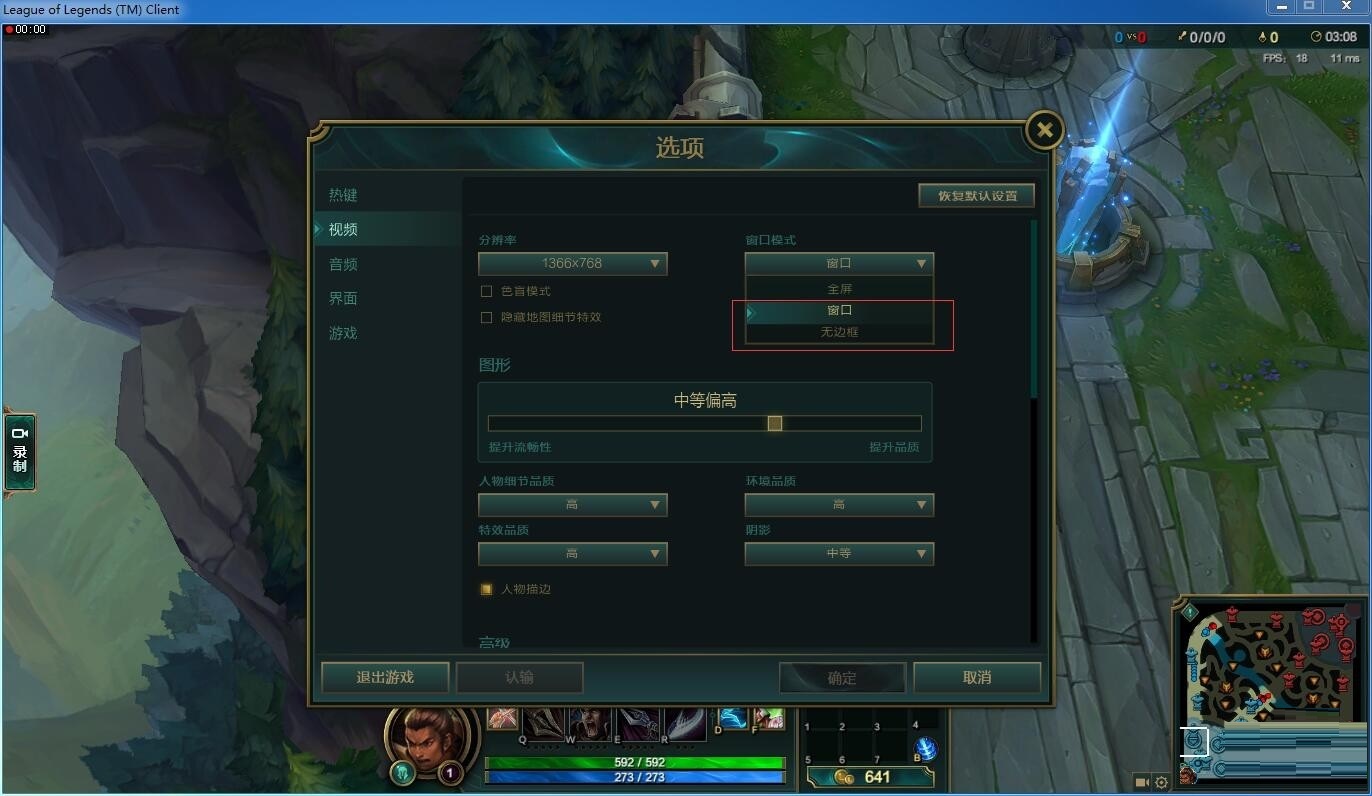Switch to the 热键 hotkeys tab
1372x796 pixels.
click(x=343, y=194)
